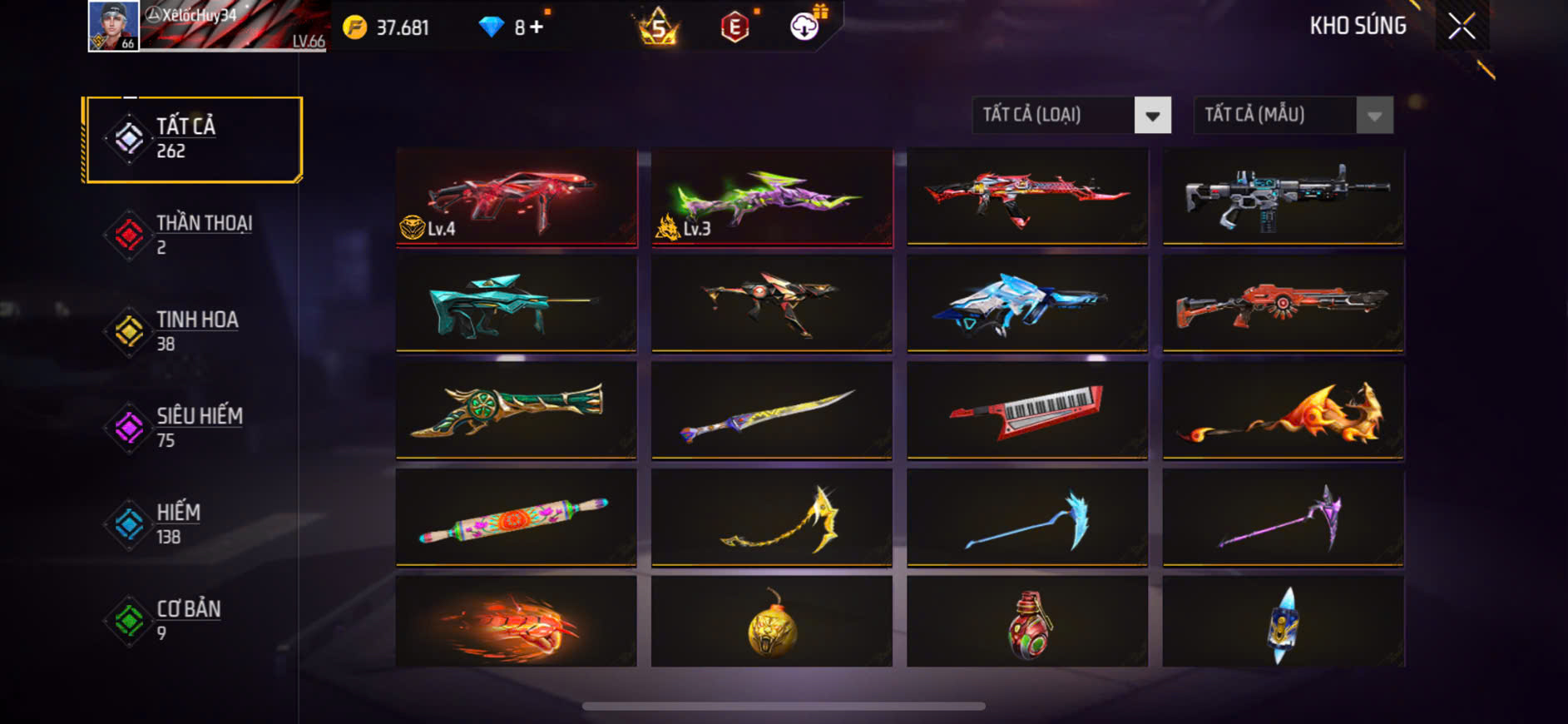1568x724 pixels.
Task: Select the floral rolling pin skin
Action: click(517, 518)
